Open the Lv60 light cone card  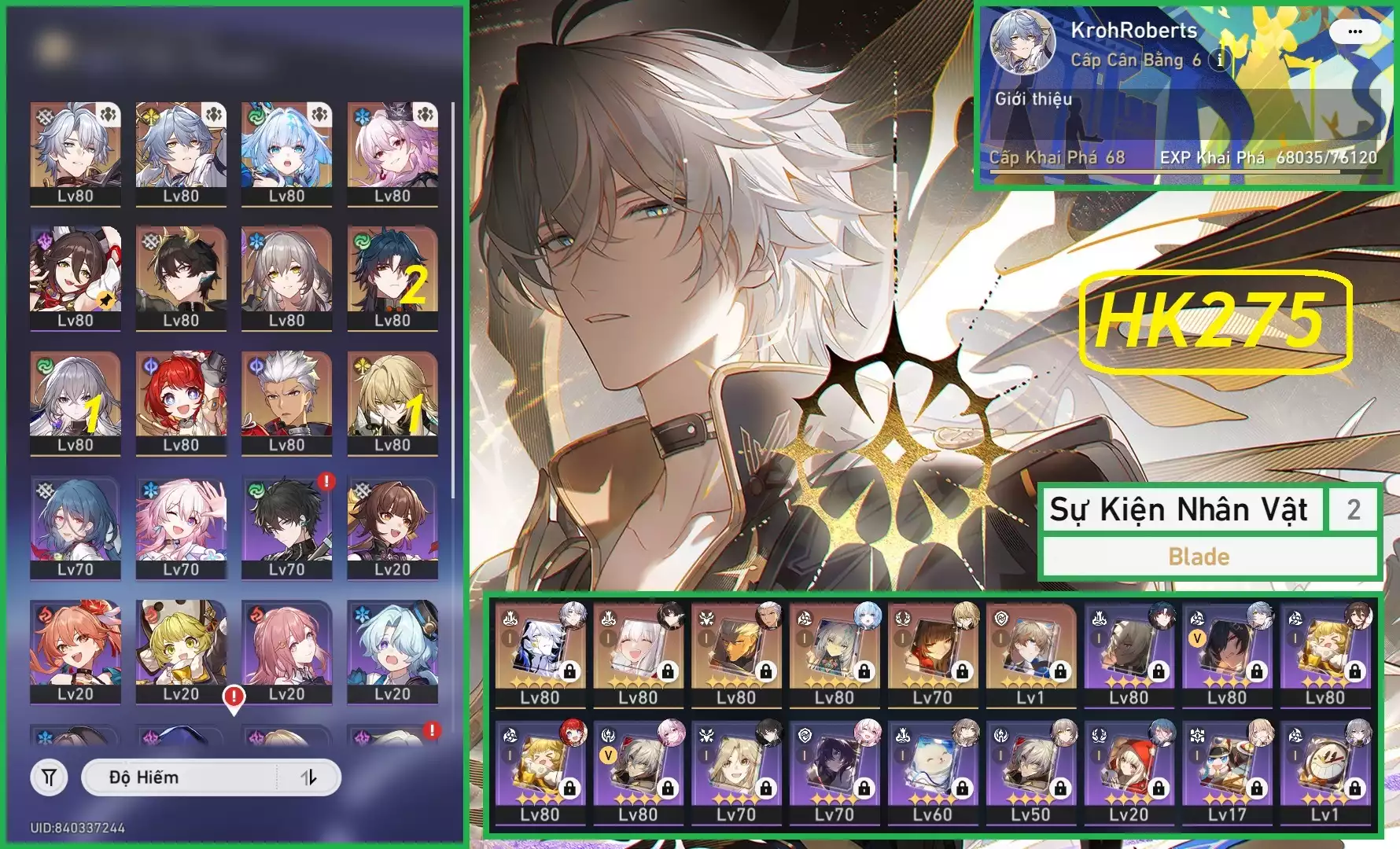(x=932, y=772)
